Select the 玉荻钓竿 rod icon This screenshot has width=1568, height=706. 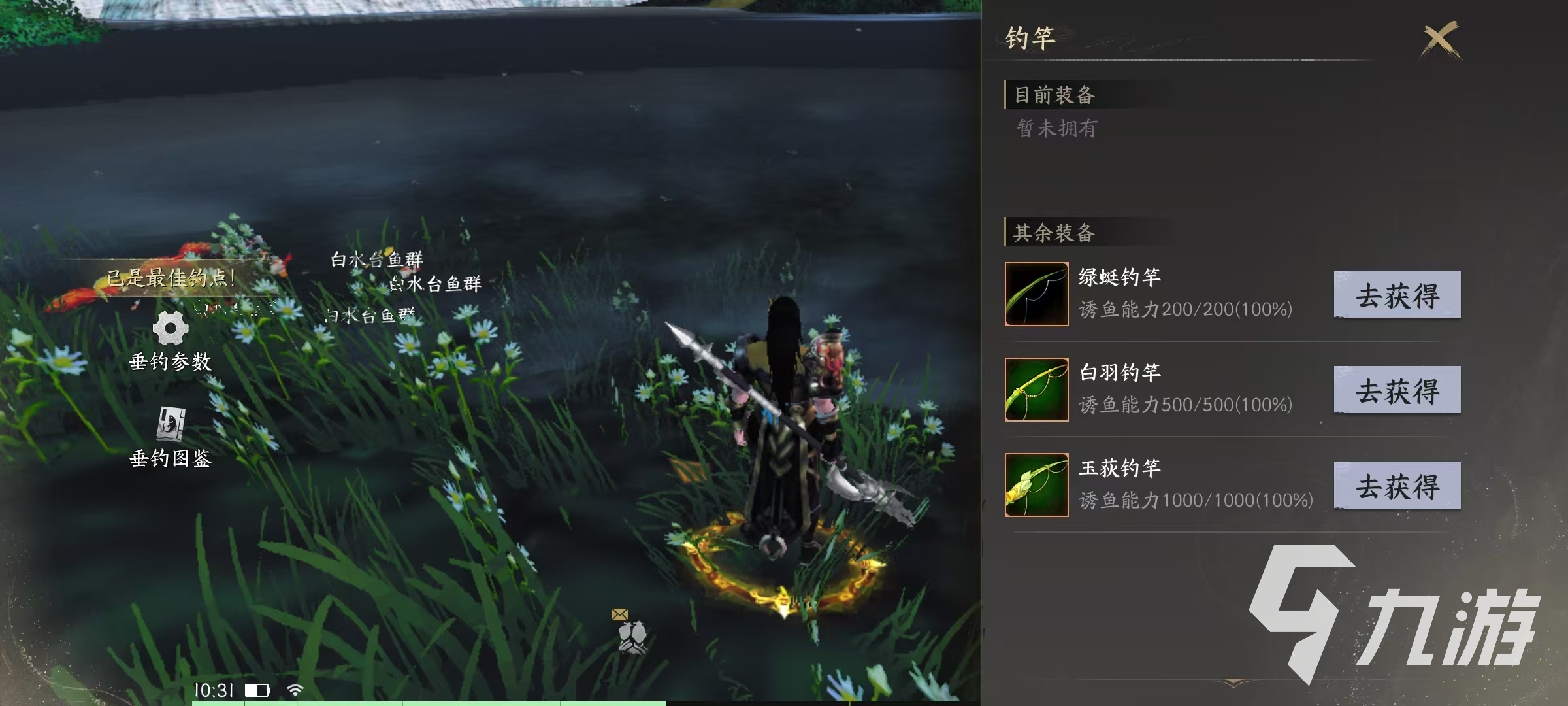pos(1036,485)
